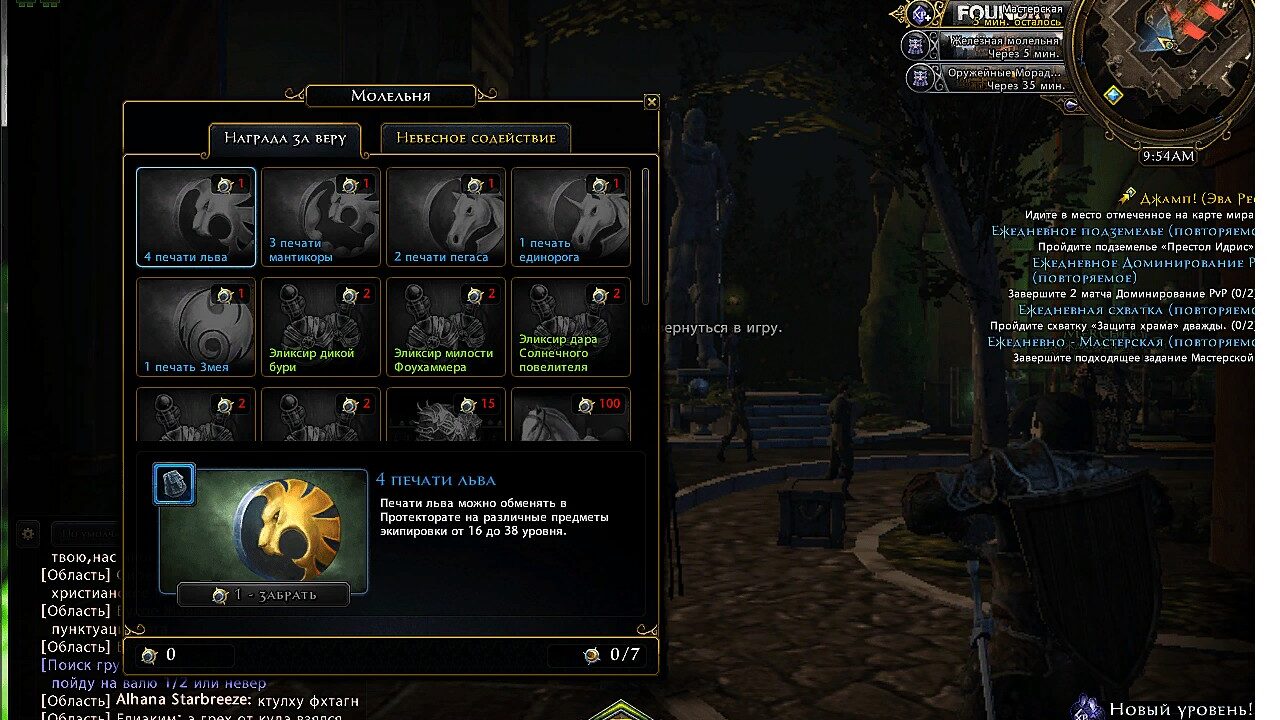Select the reward costing 100 coins

[x=571, y=415]
